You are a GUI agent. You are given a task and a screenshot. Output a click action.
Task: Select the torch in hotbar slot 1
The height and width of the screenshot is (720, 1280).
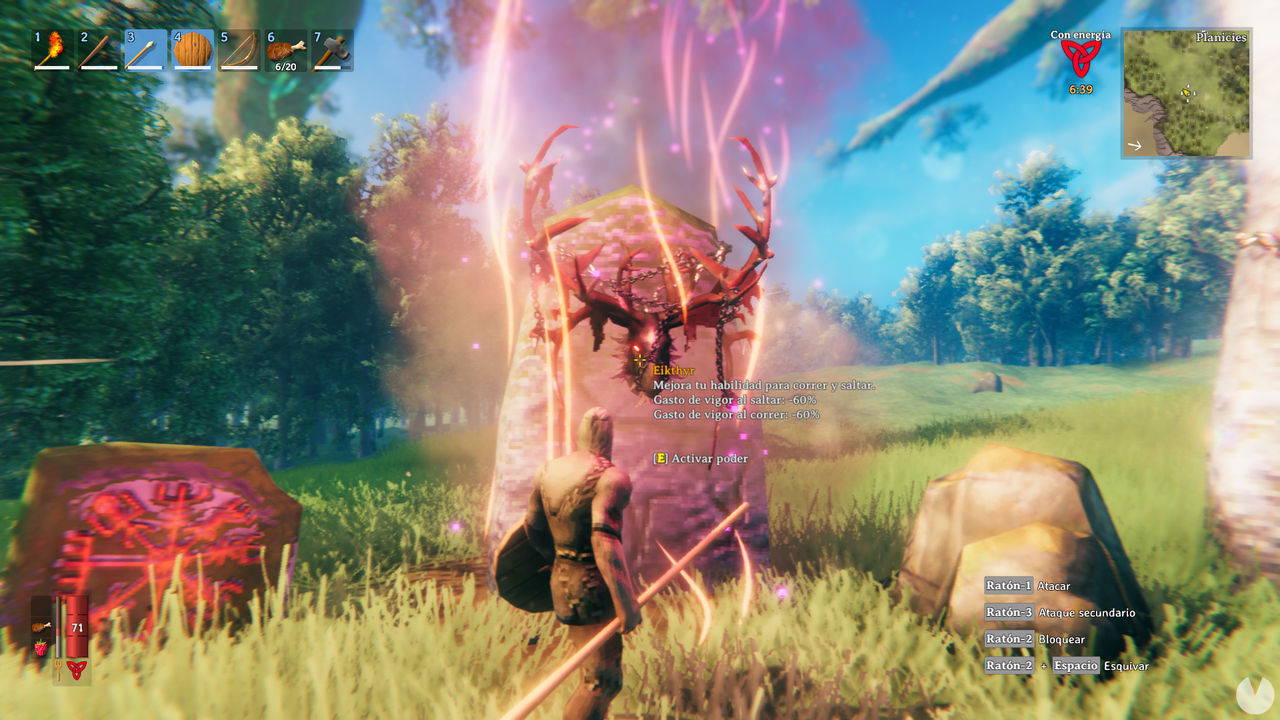52,50
